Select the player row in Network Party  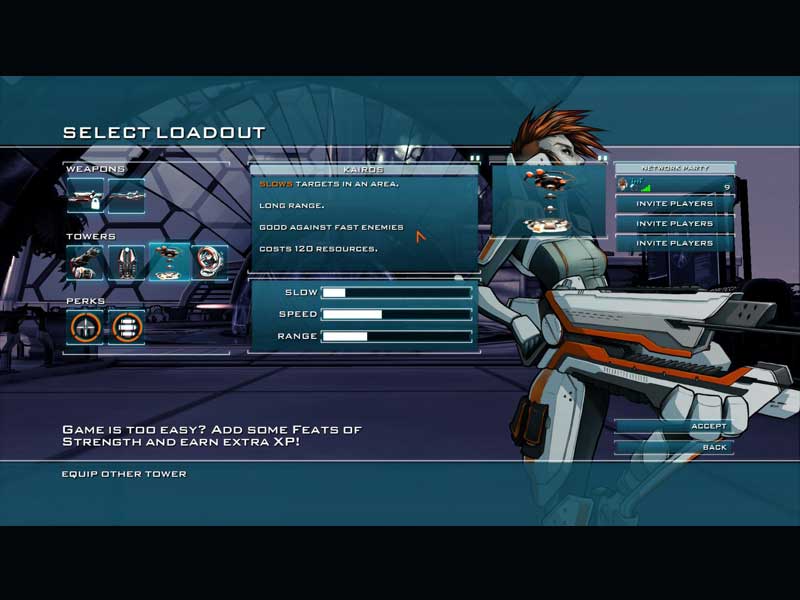[674, 185]
